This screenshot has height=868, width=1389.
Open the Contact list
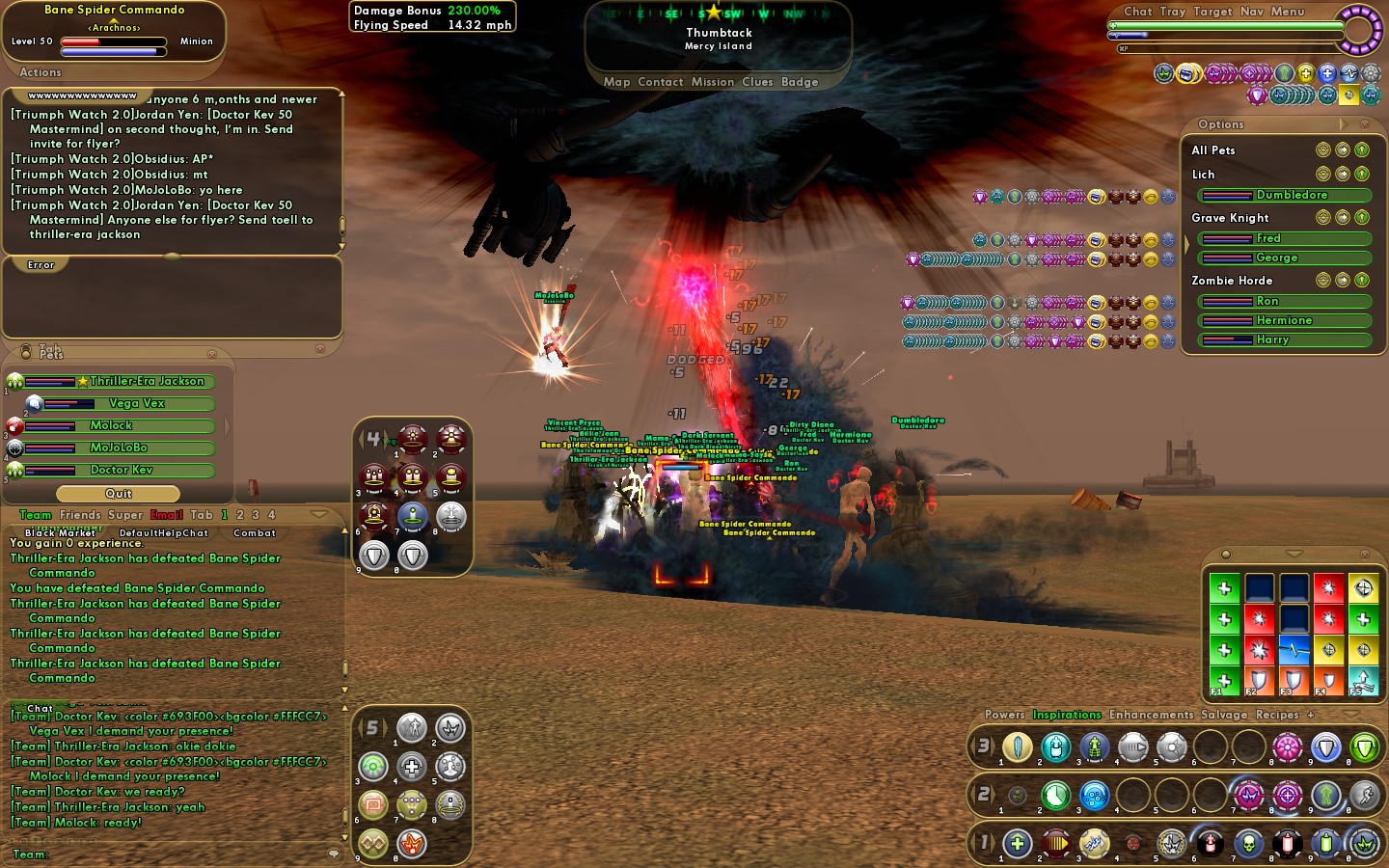pos(660,82)
